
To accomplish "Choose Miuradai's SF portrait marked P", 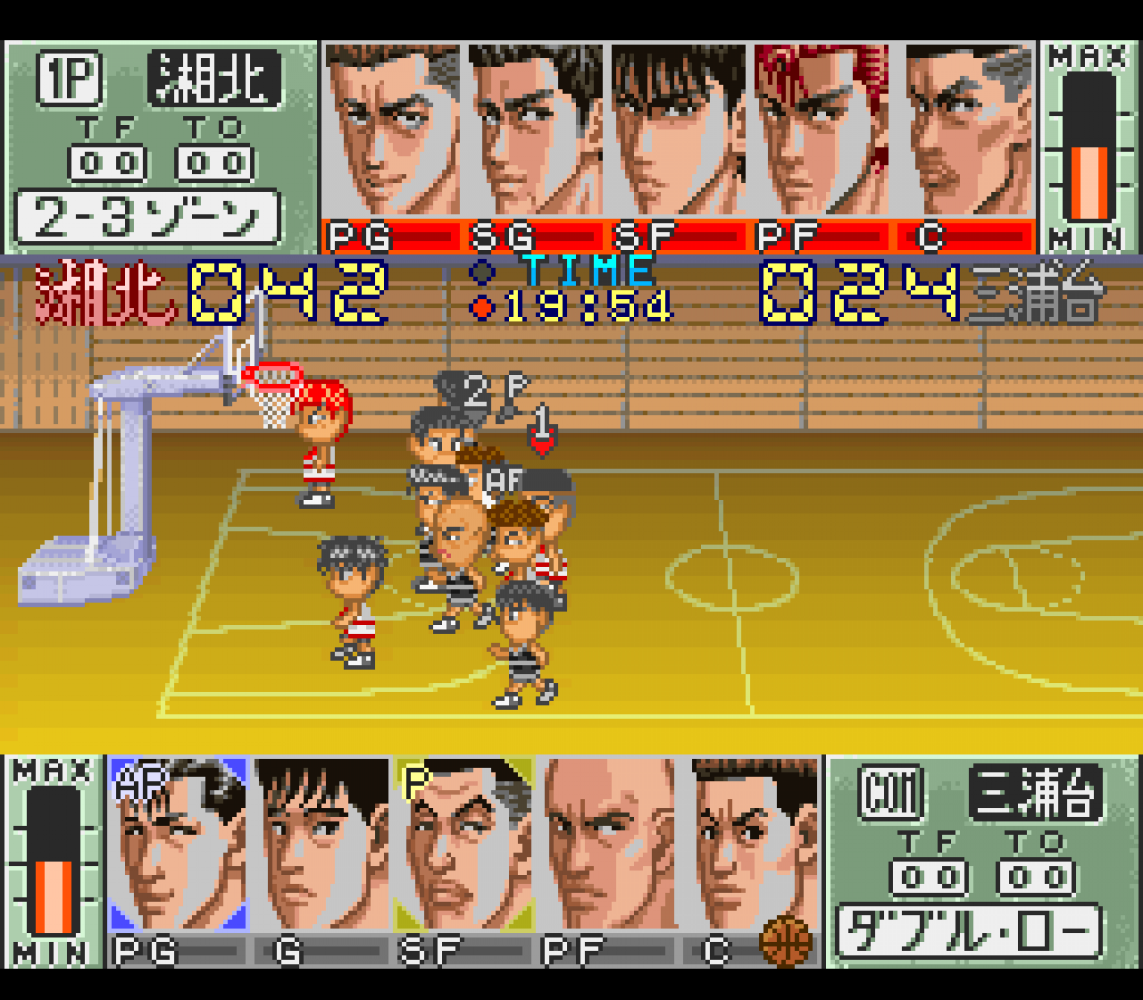I will pos(463,845).
